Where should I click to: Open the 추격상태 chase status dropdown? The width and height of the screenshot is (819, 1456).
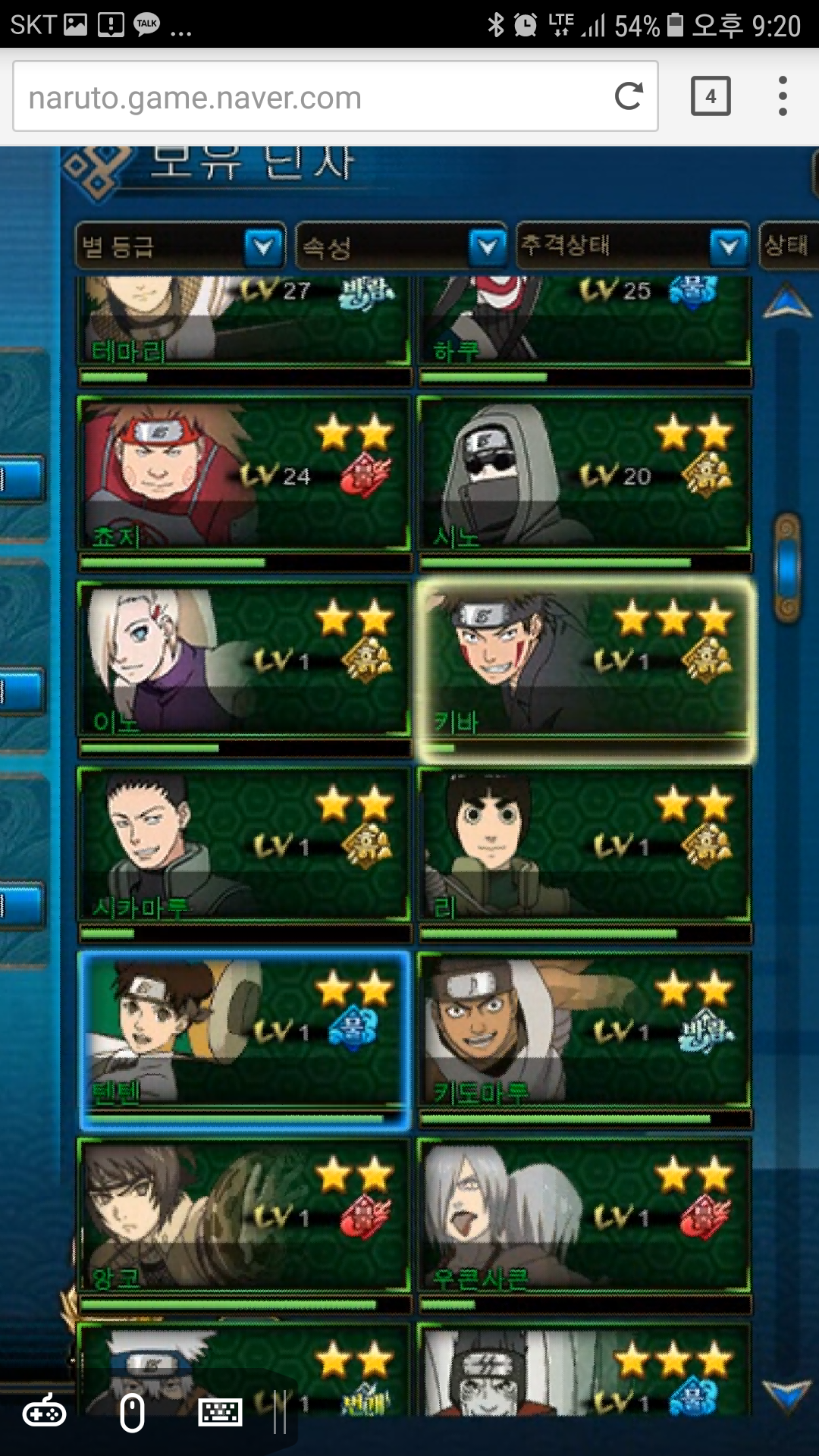point(632,246)
